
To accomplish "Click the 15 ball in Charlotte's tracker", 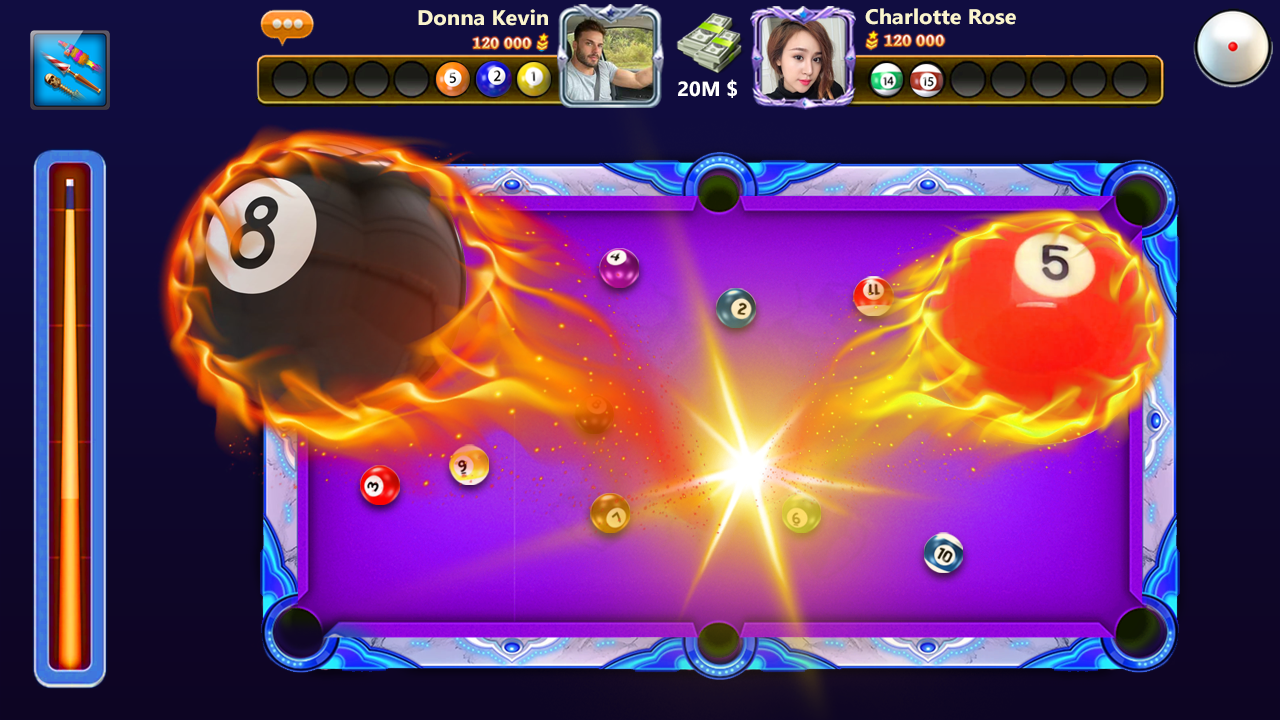I will click(925, 80).
